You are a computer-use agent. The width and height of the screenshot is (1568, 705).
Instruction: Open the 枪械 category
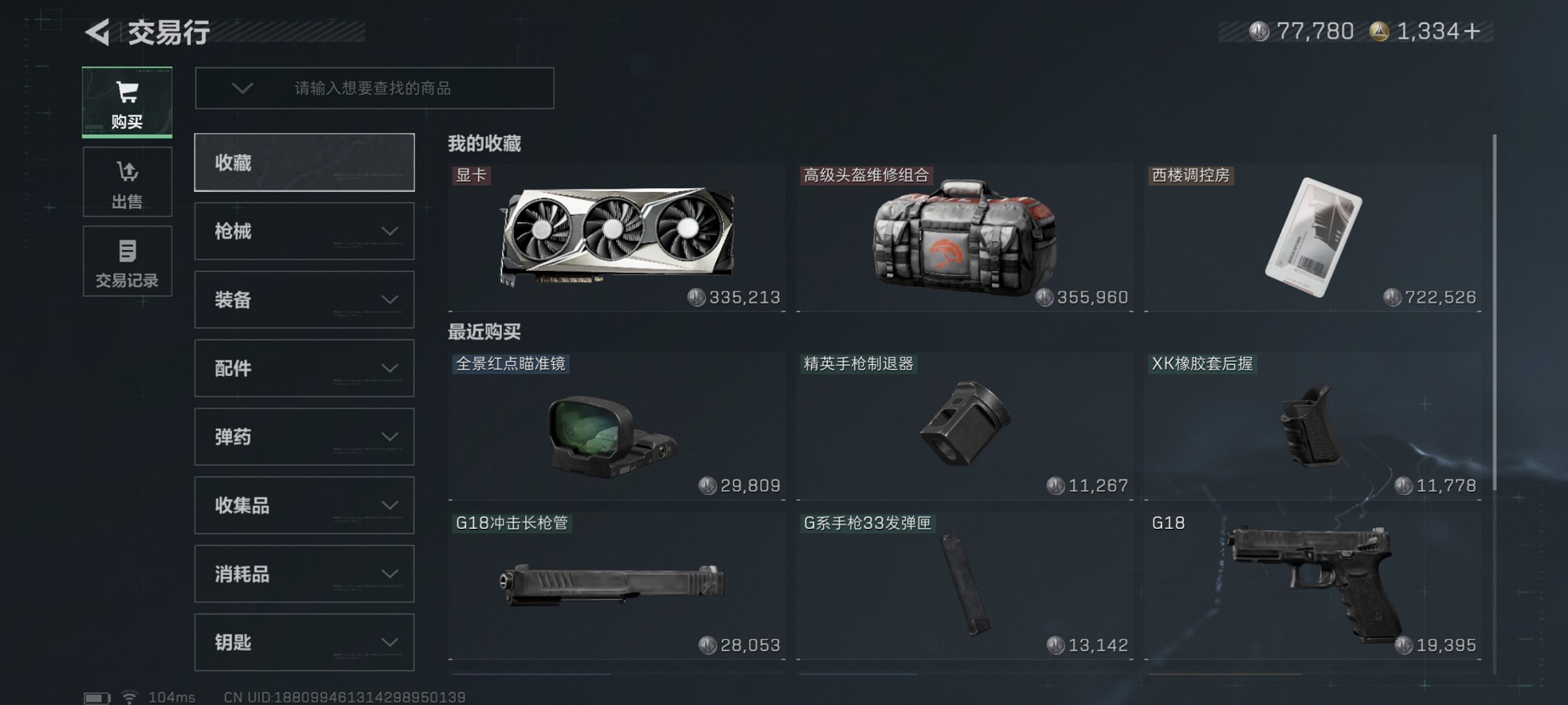coord(304,231)
